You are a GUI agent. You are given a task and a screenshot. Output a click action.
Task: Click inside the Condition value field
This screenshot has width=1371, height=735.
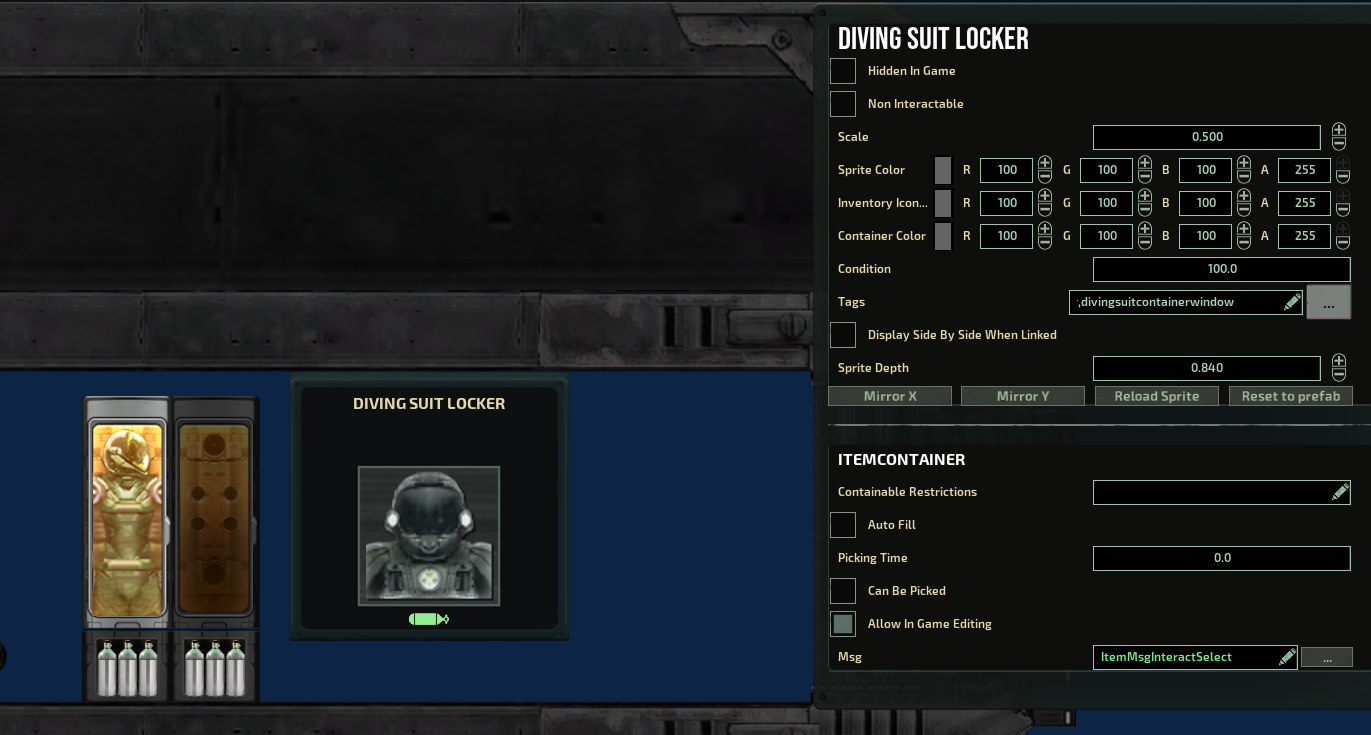point(1221,268)
